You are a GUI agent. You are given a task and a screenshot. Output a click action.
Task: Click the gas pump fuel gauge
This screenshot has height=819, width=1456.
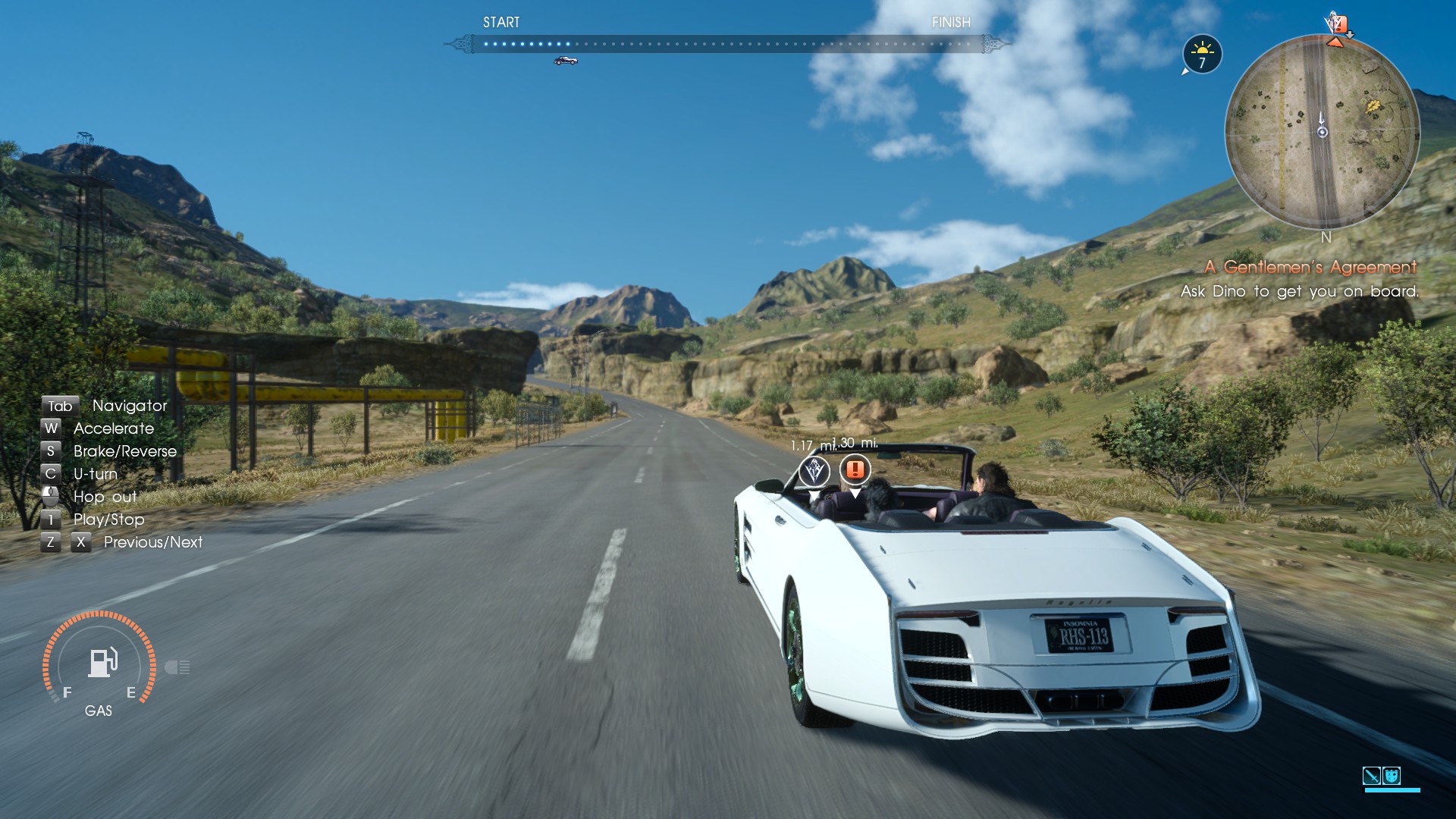pyautogui.click(x=100, y=663)
